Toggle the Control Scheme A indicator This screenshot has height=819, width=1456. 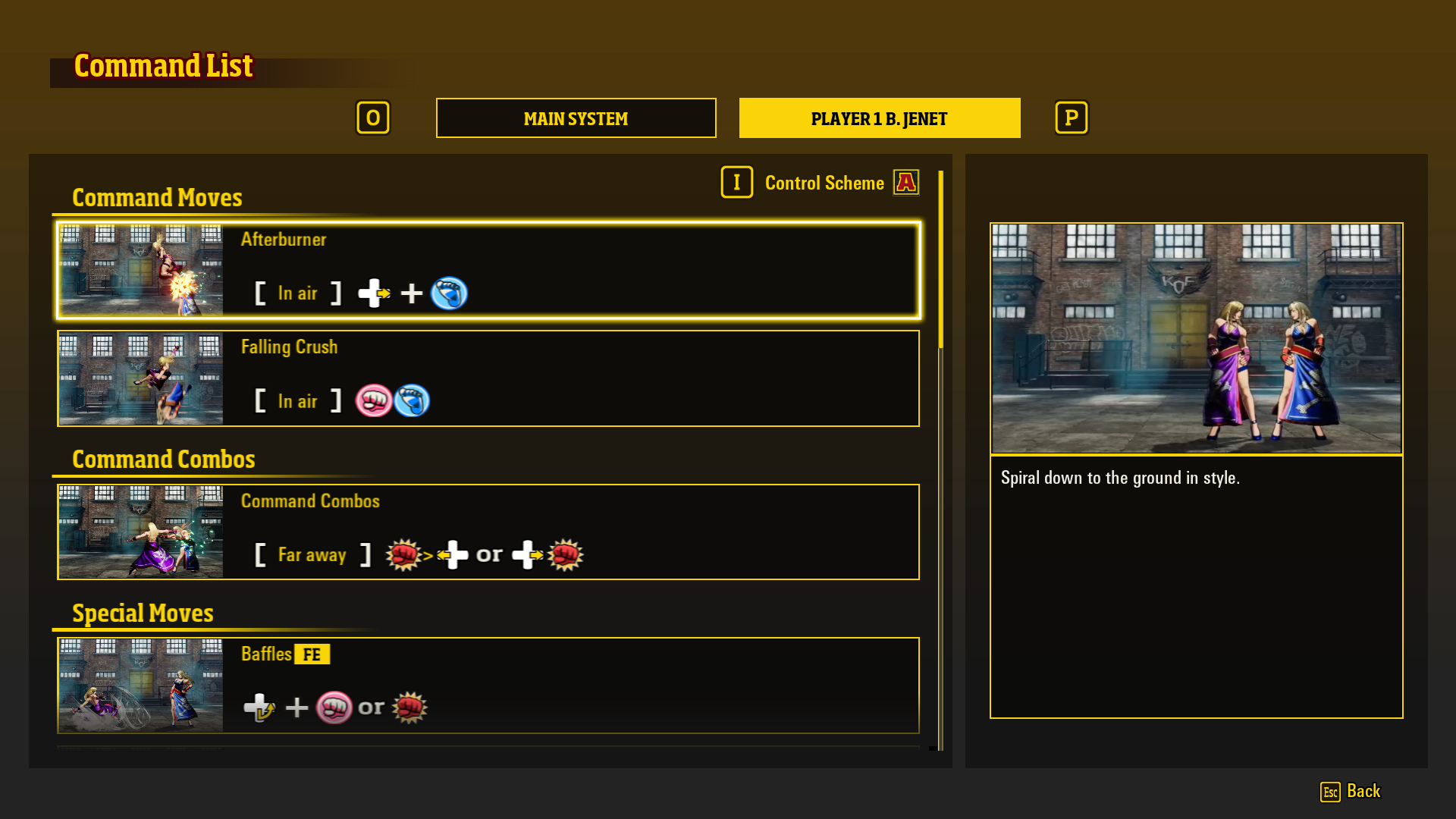point(907,182)
